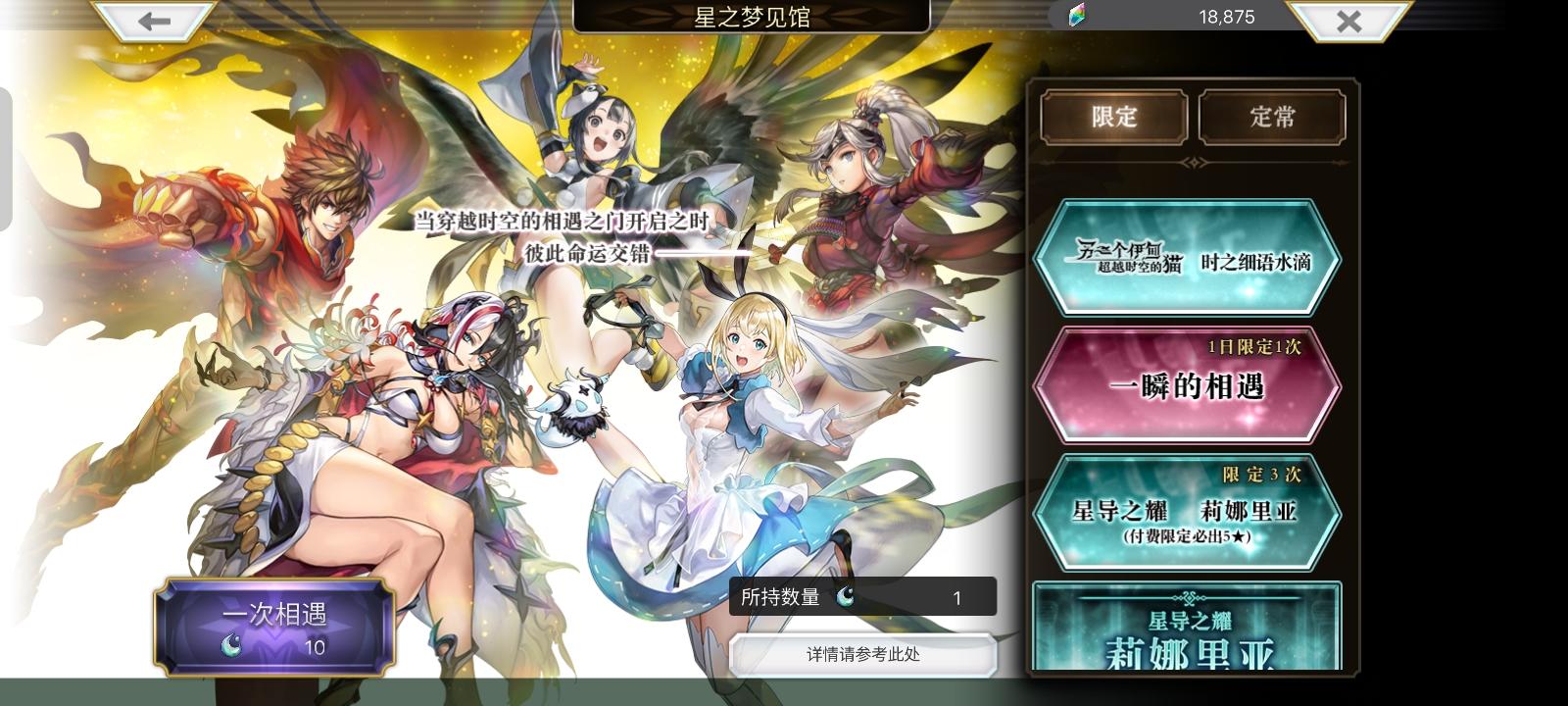Switch to the 限定 tab
This screenshot has width=1568, height=706.
(1112, 117)
